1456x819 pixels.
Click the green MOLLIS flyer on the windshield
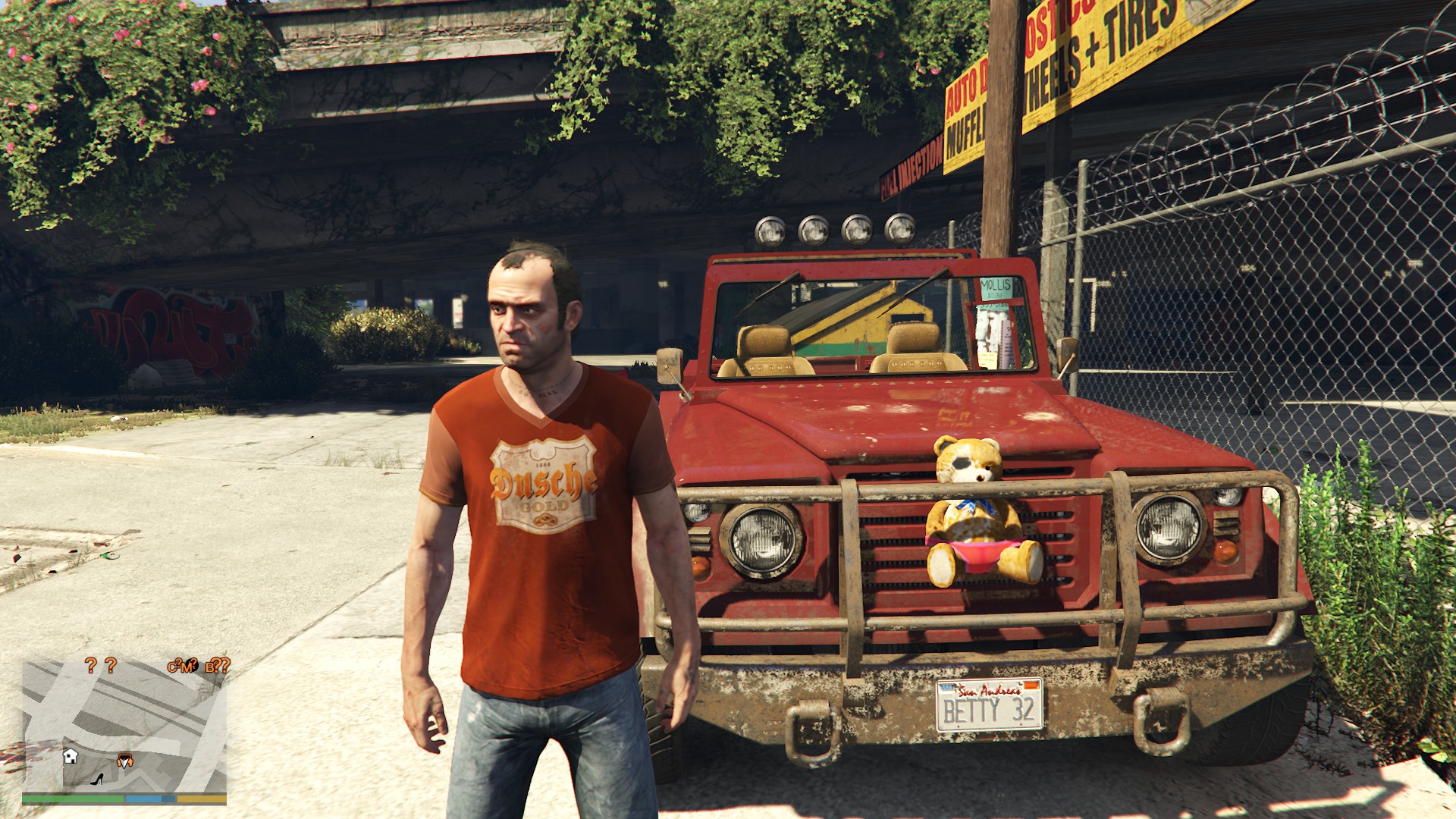tap(996, 288)
